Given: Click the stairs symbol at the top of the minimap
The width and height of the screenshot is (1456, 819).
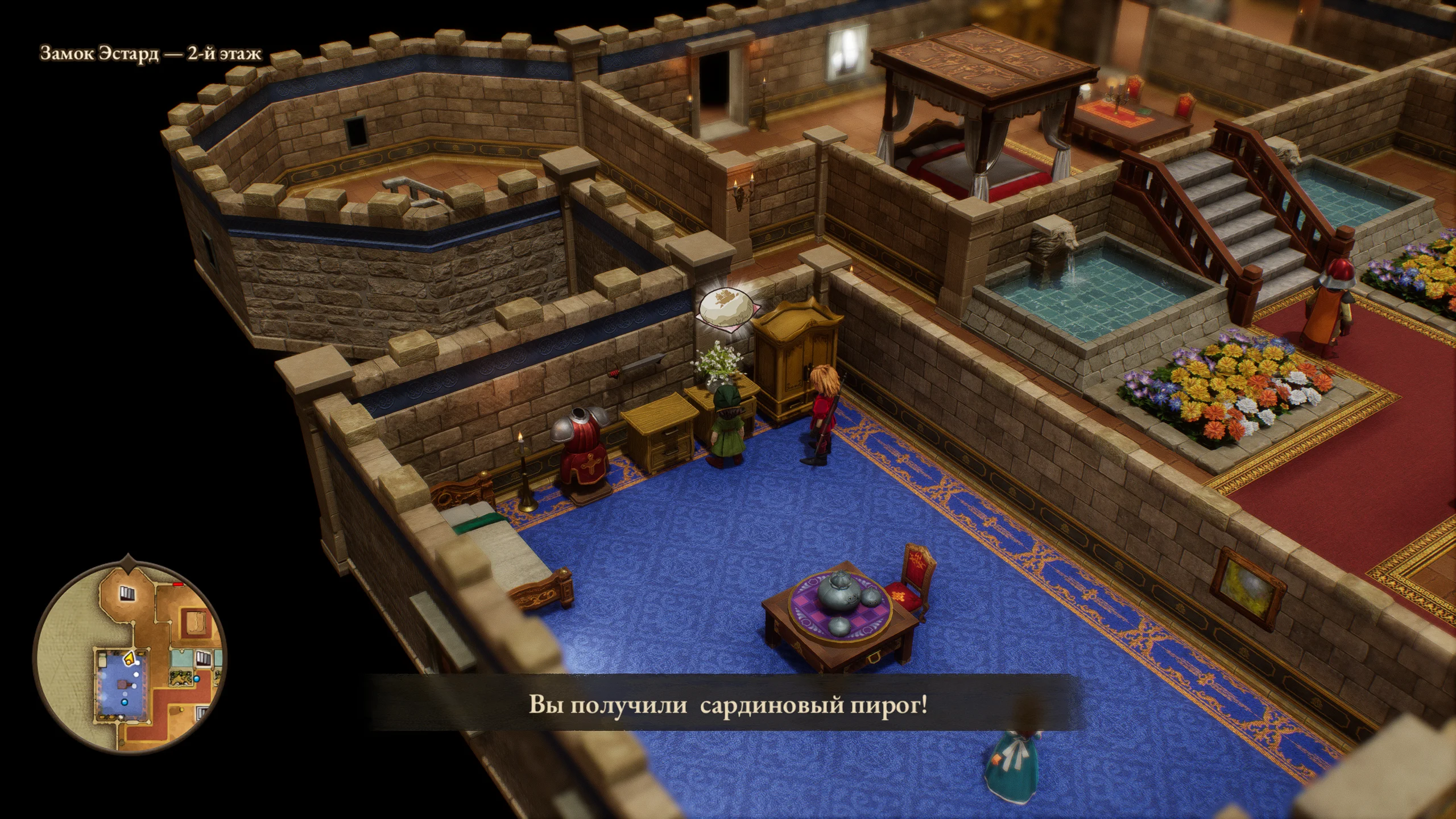Looking at the screenshot, I should click(x=126, y=593).
